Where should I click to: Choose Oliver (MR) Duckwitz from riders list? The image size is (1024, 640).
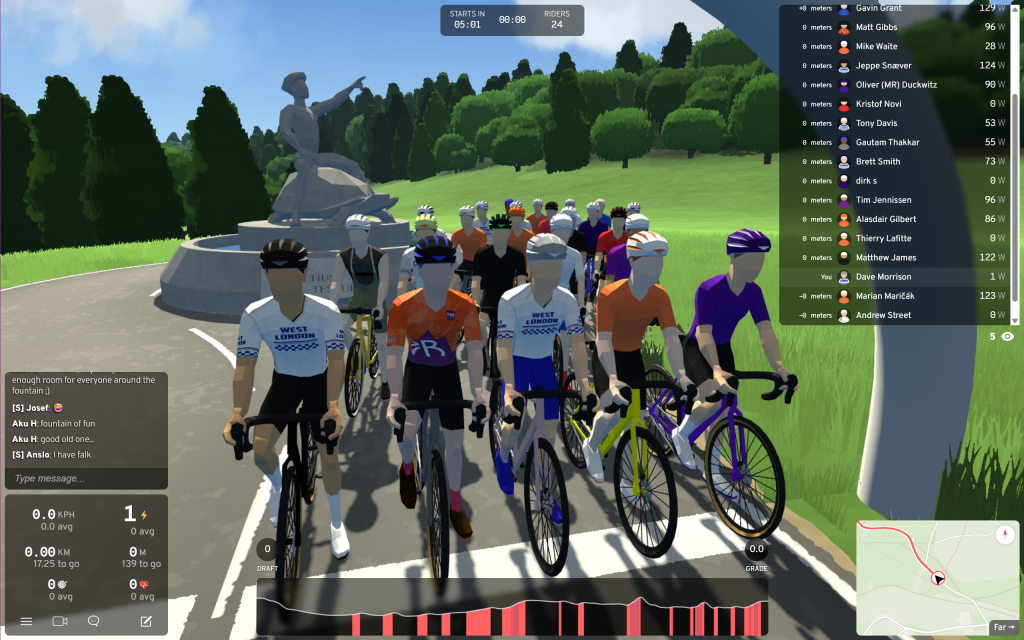point(897,85)
